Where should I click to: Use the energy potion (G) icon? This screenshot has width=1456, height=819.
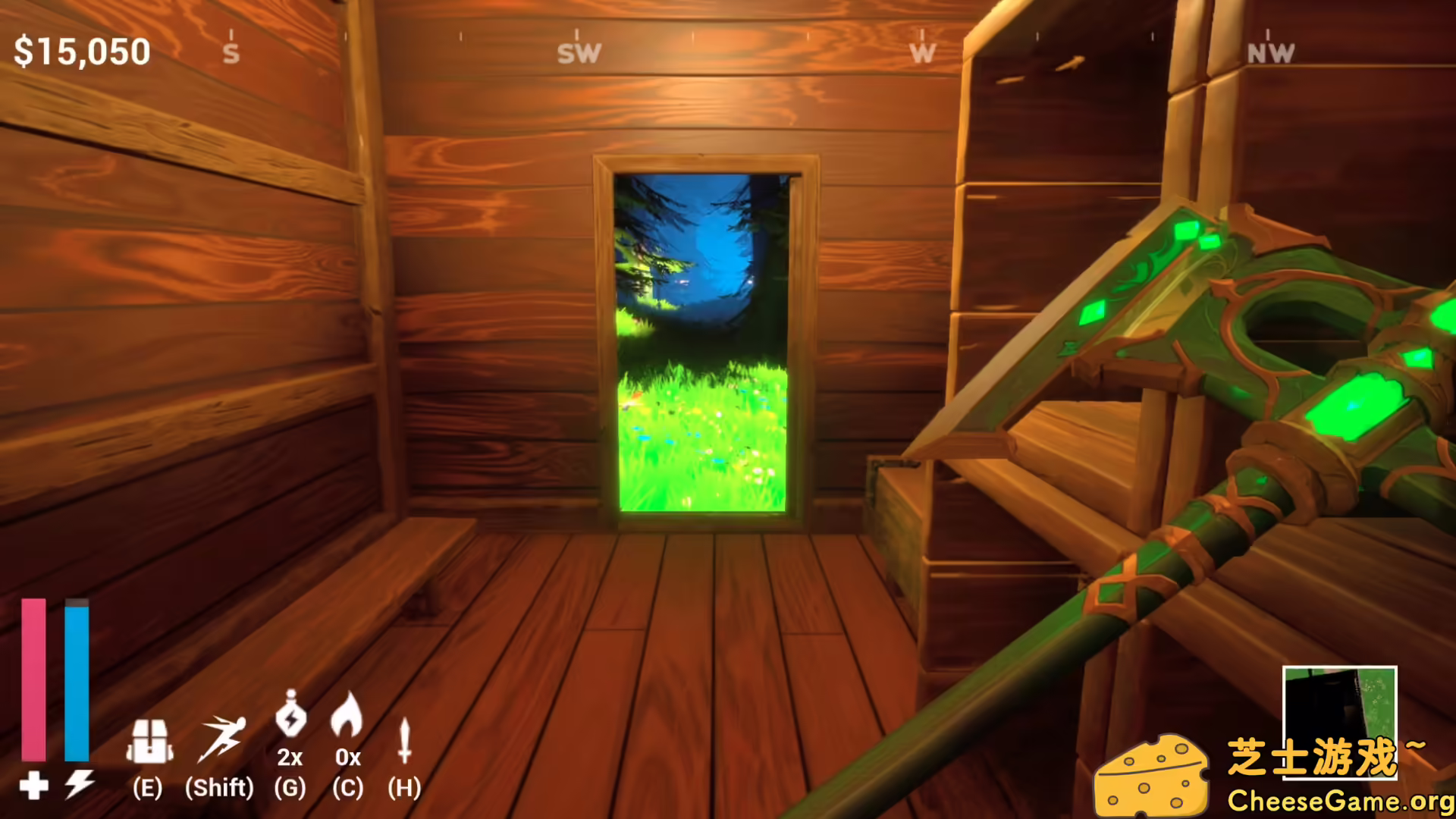(292, 717)
